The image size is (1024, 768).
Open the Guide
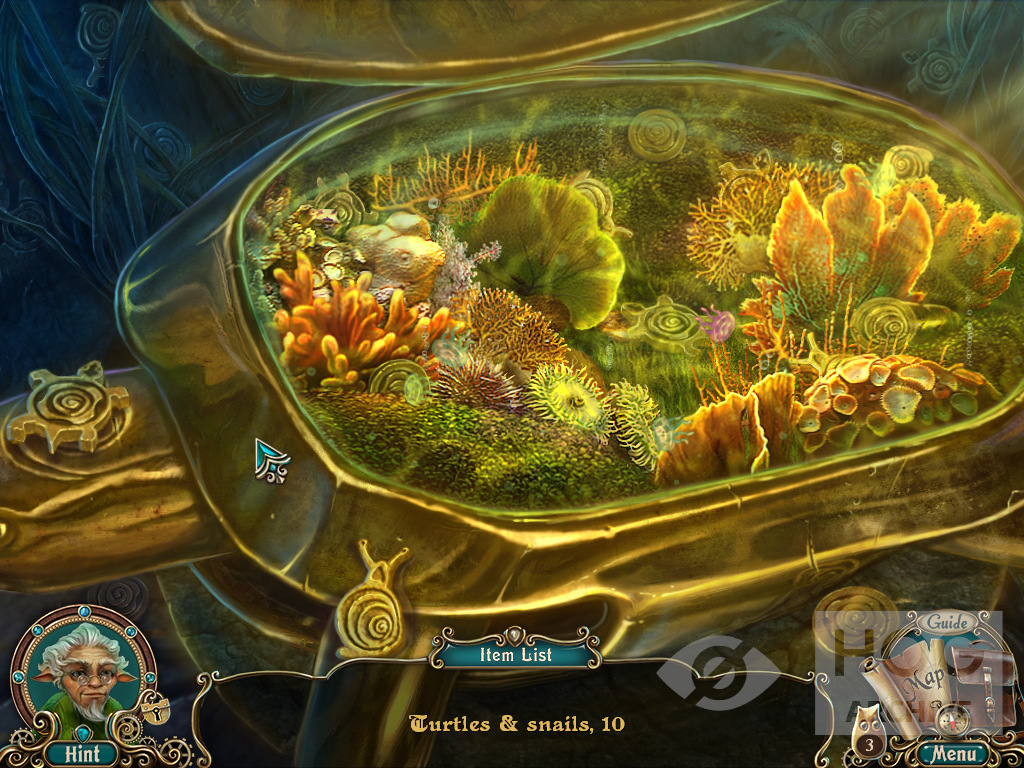[x=946, y=623]
